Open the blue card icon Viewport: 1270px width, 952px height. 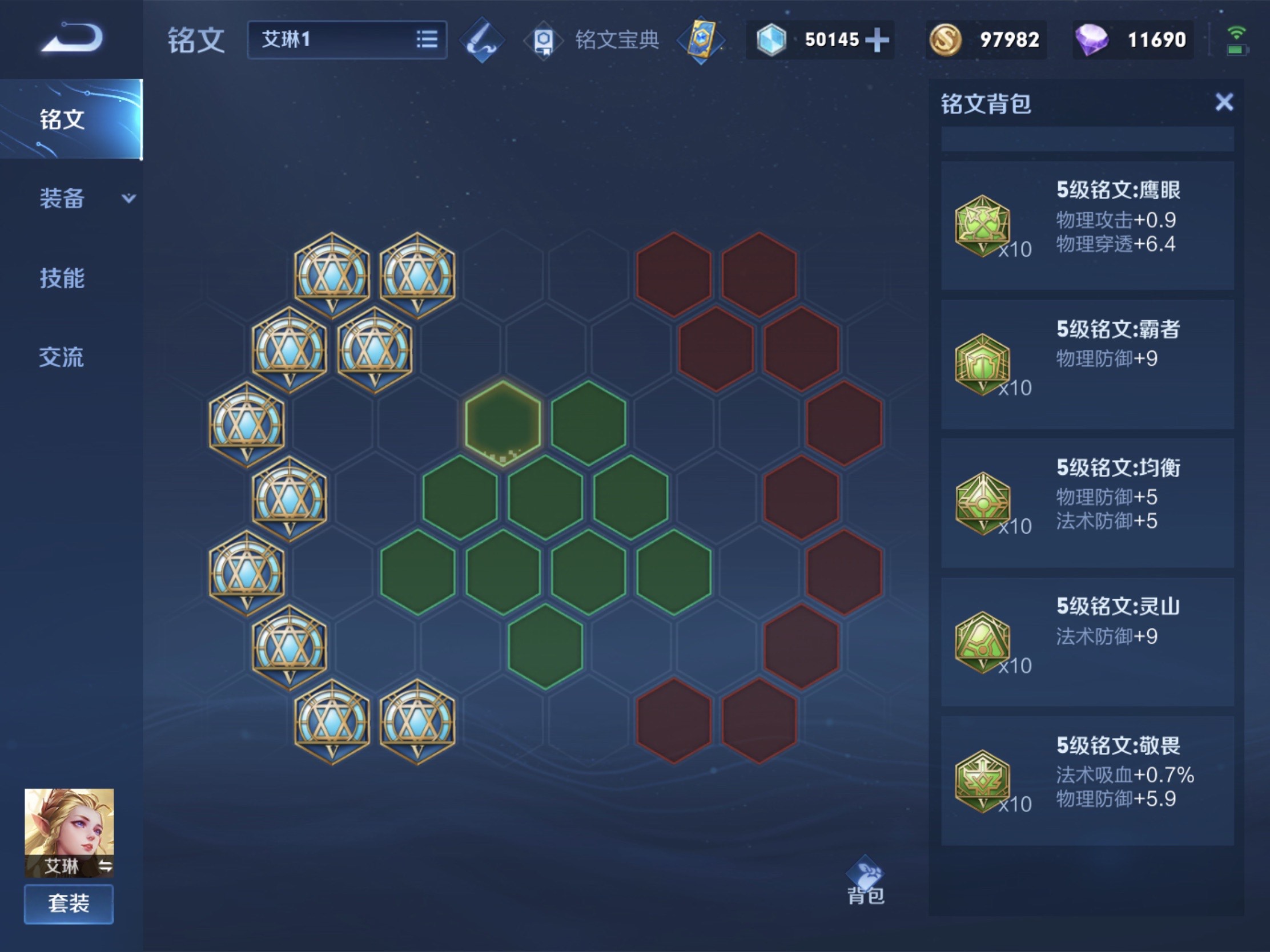701,39
